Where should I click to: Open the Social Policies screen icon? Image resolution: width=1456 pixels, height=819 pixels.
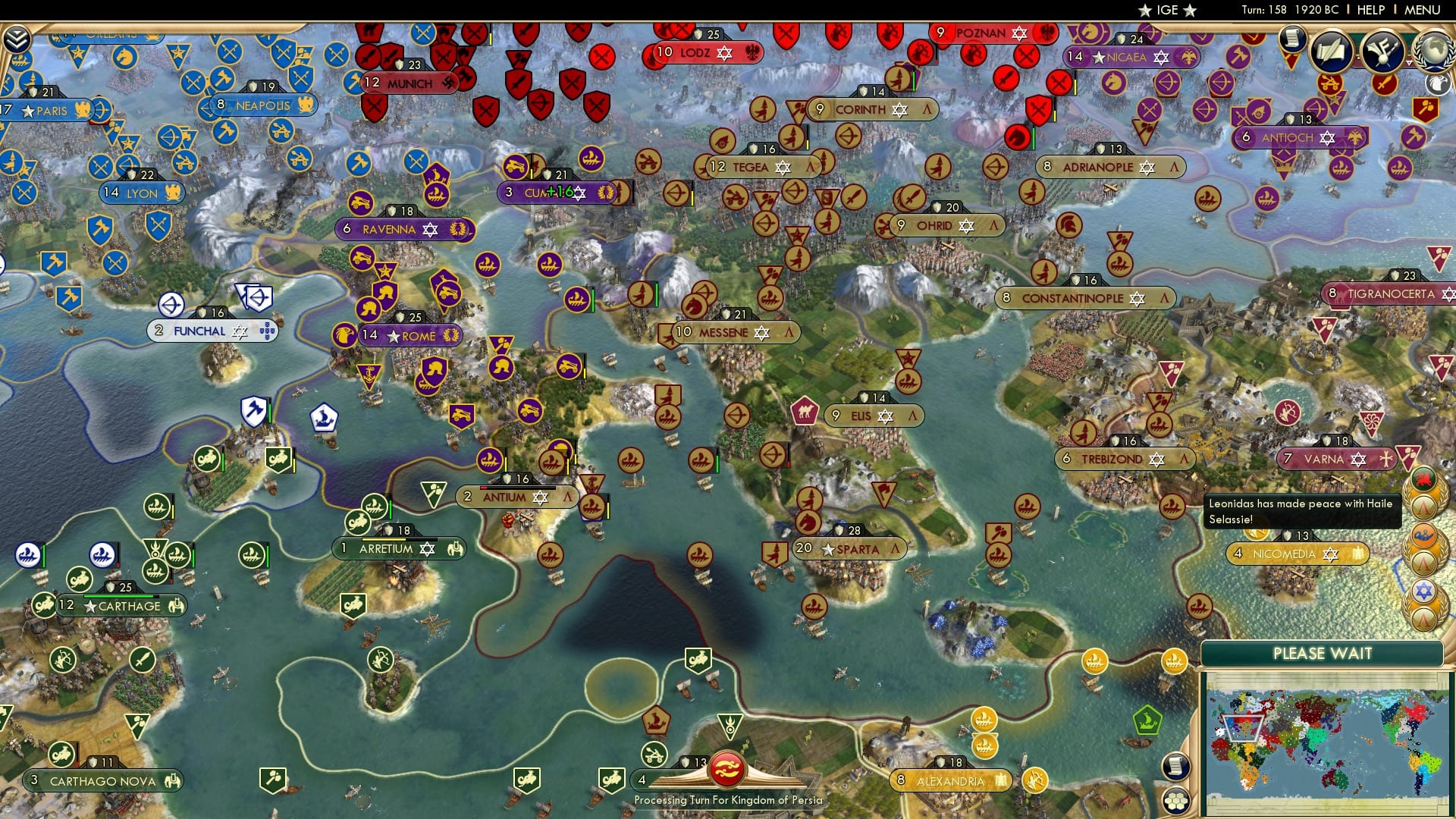(x=1382, y=50)
